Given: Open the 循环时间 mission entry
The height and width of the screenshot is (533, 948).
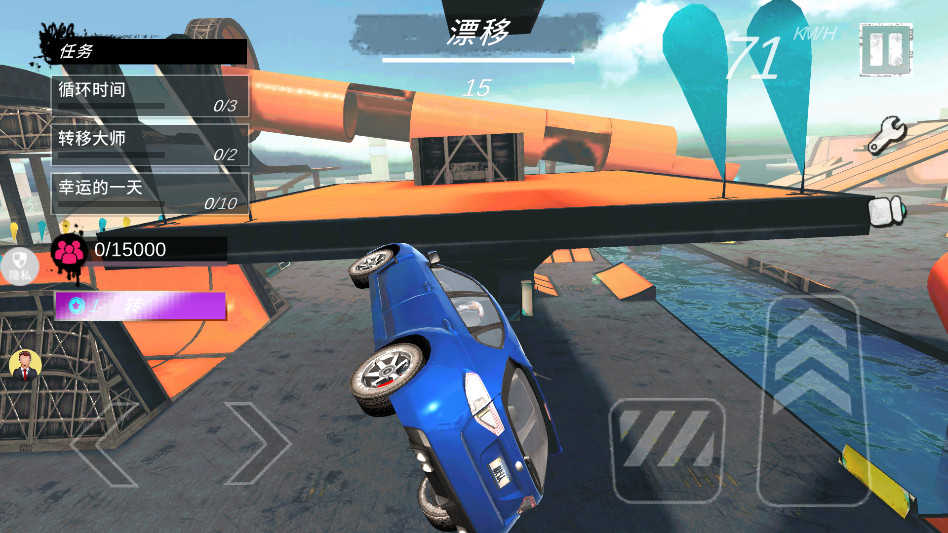Looking at the screenshot, I should pyautogui.click(x=150, y=95).
